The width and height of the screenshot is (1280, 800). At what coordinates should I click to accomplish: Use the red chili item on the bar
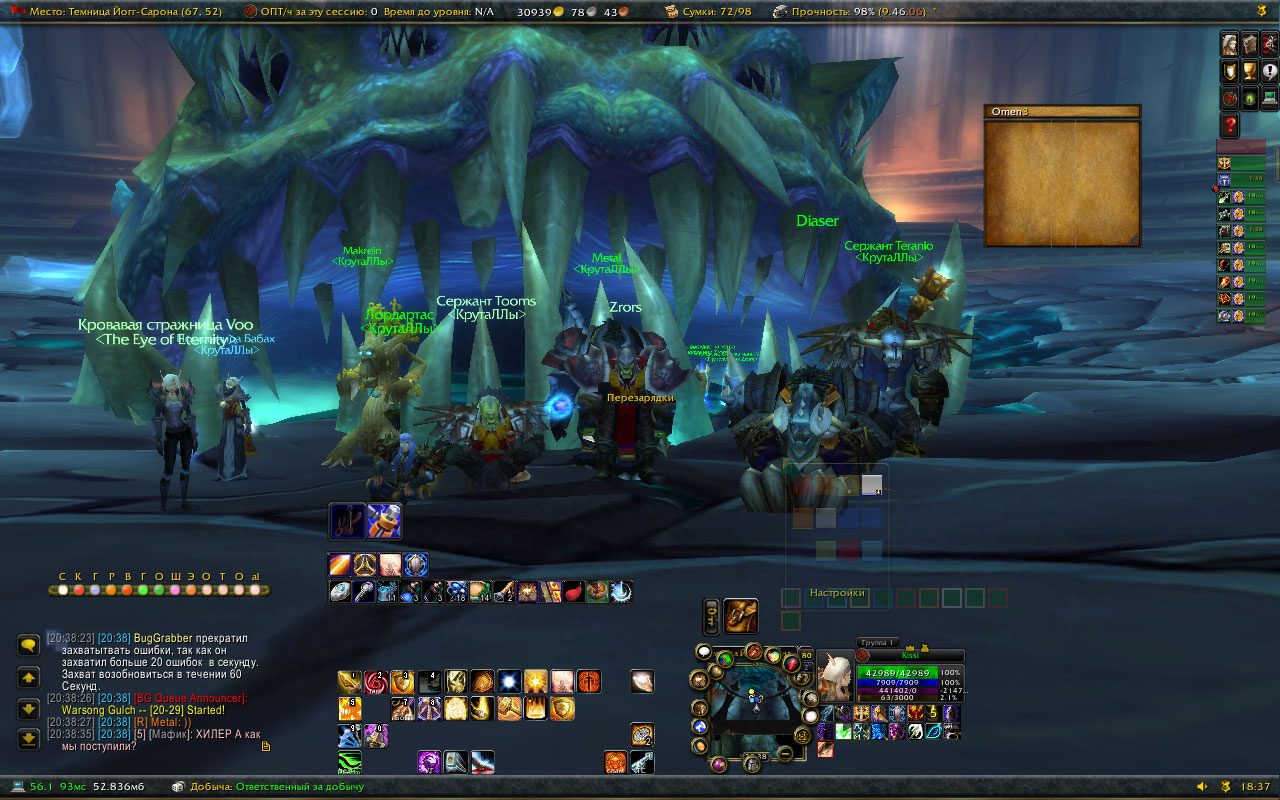coord(573,591)
